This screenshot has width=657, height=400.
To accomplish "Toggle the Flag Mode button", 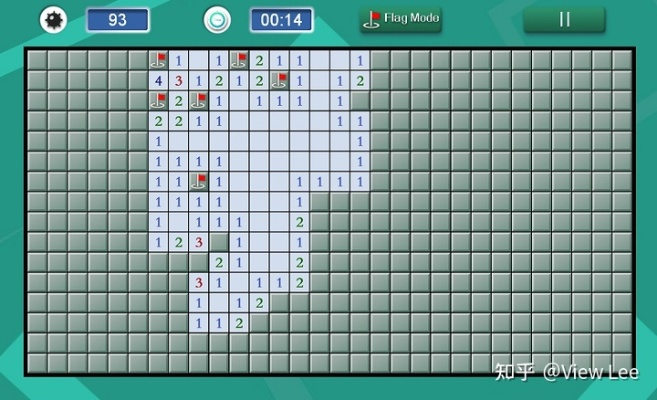I will (401, 19).
